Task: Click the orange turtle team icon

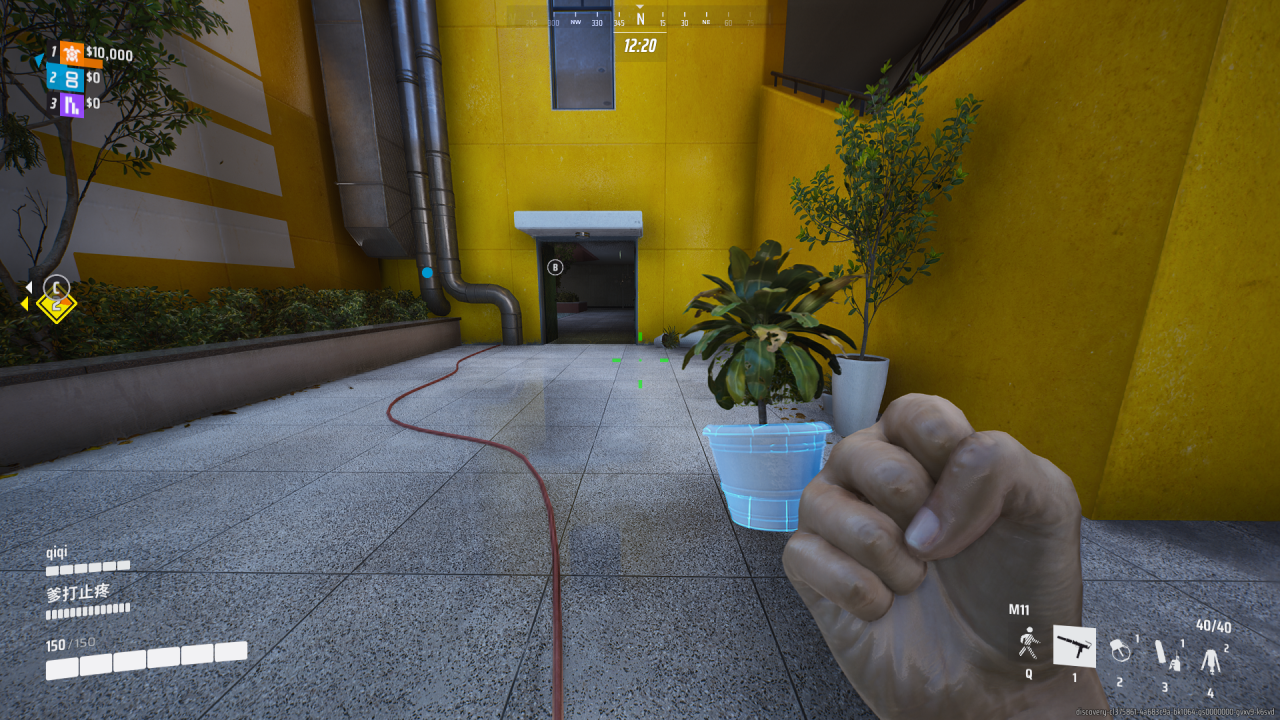Action: [x=70, y=53]
